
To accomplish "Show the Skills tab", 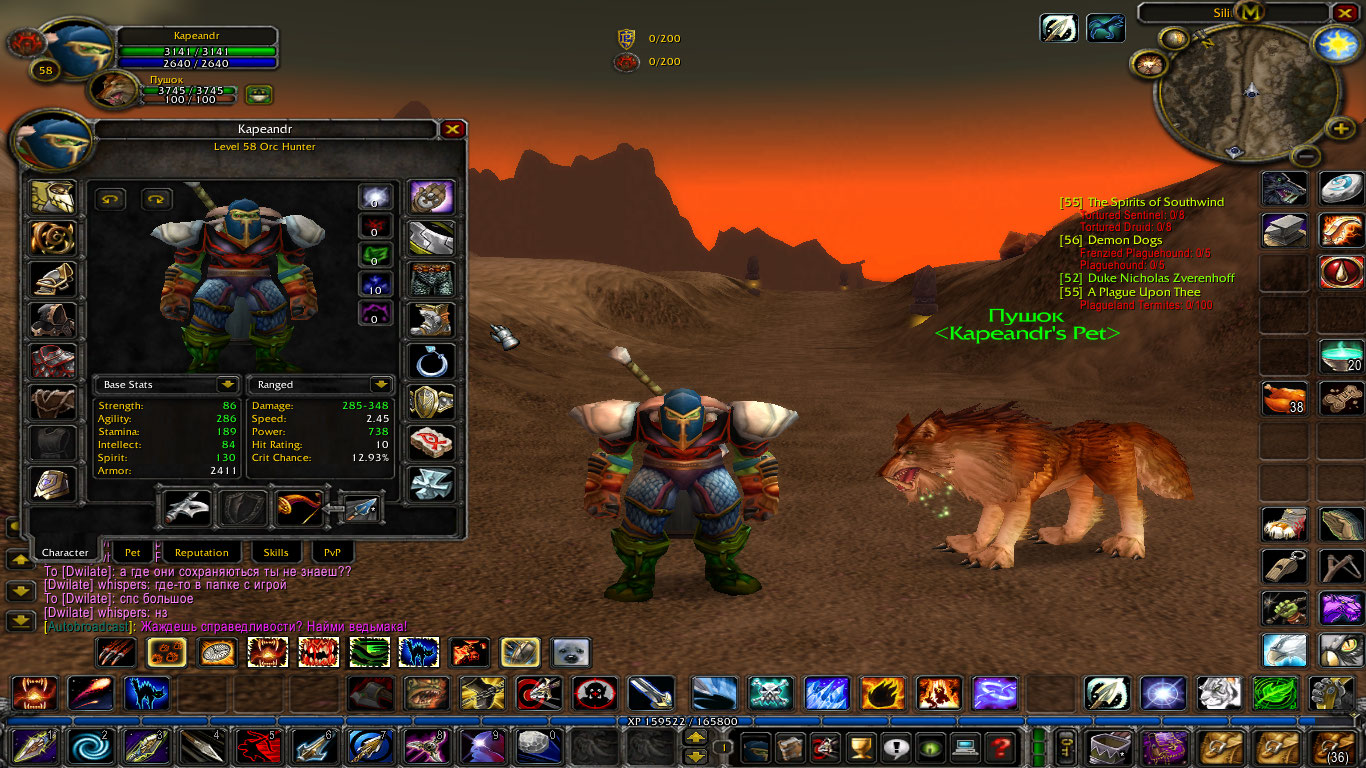I will click(x=276, y=552).
